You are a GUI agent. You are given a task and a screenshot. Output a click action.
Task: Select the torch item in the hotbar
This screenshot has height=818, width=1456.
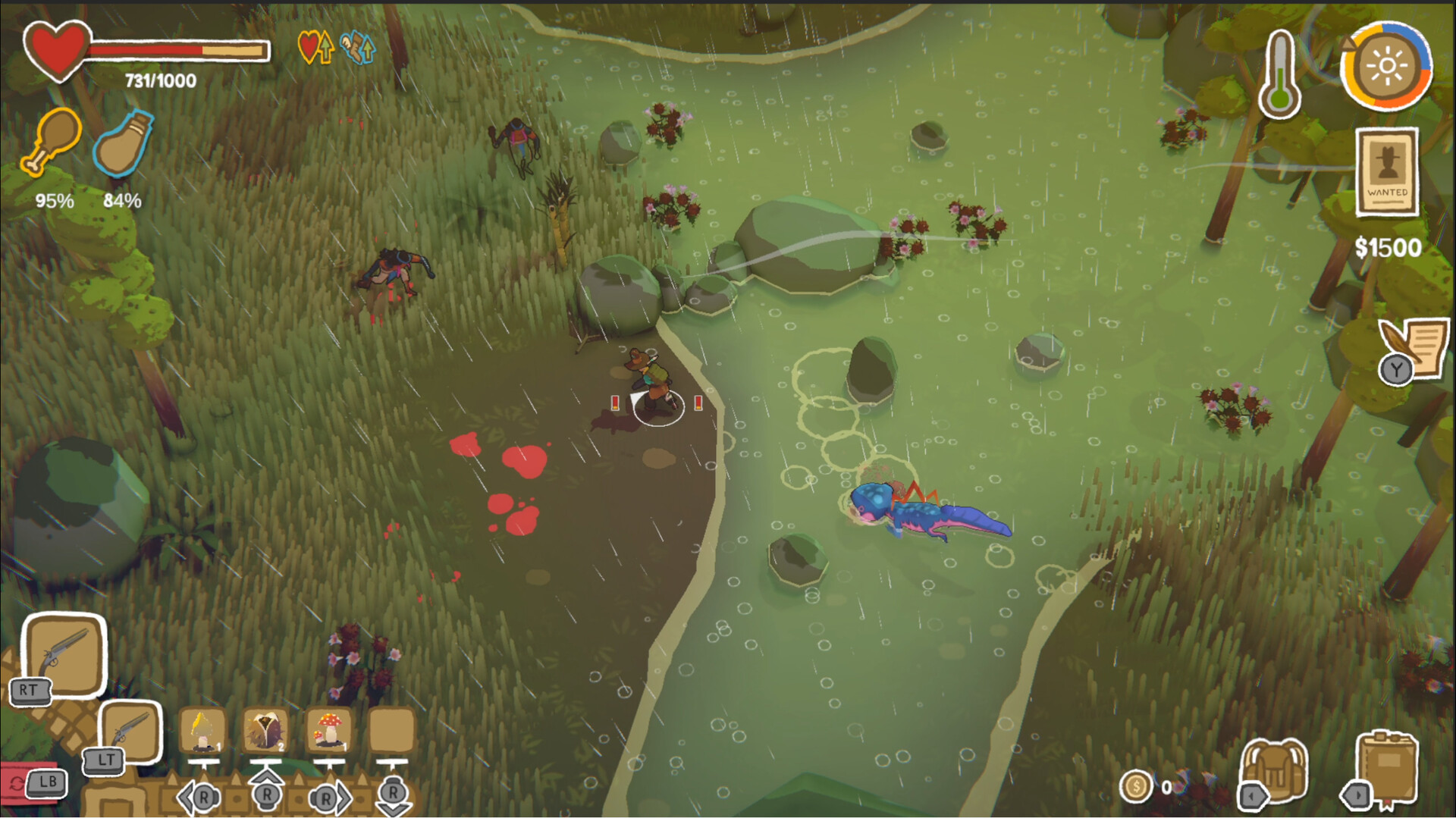pyautogui.click(x=202, y=730)
